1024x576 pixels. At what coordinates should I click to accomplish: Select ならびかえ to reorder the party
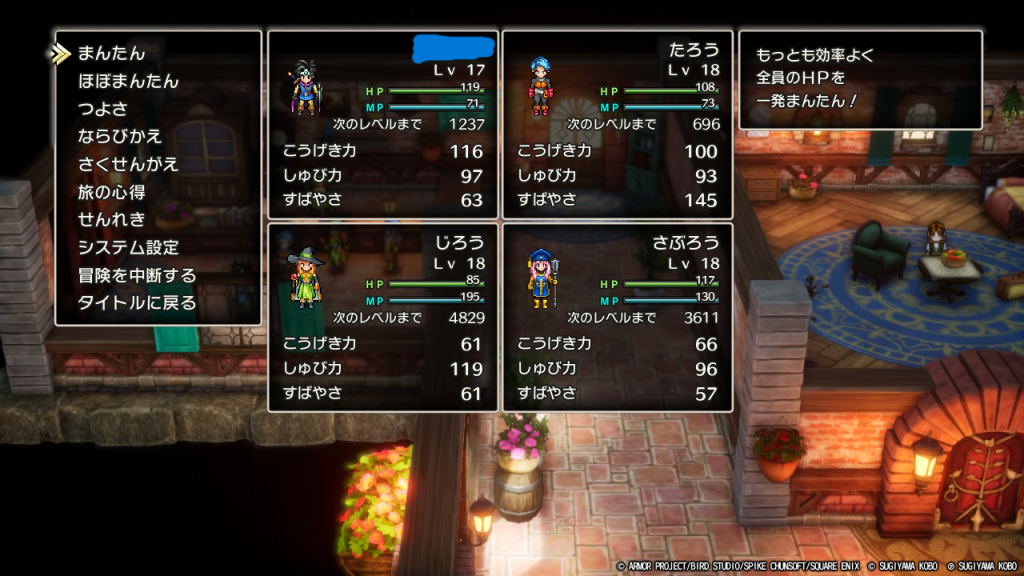pyautogui.click(x=120, y=136)
